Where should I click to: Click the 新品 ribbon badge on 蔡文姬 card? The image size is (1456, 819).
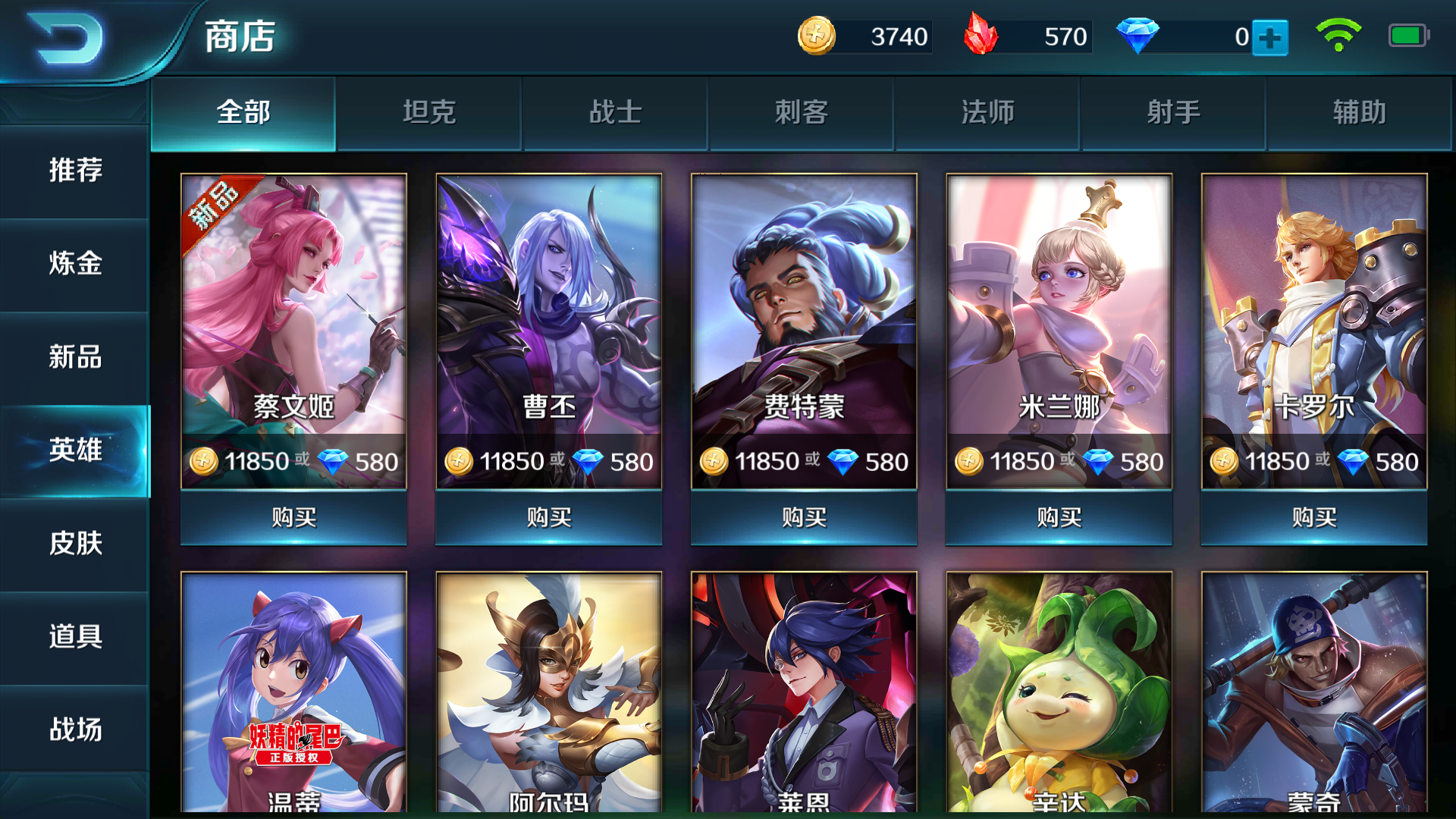tap(212, 212)
